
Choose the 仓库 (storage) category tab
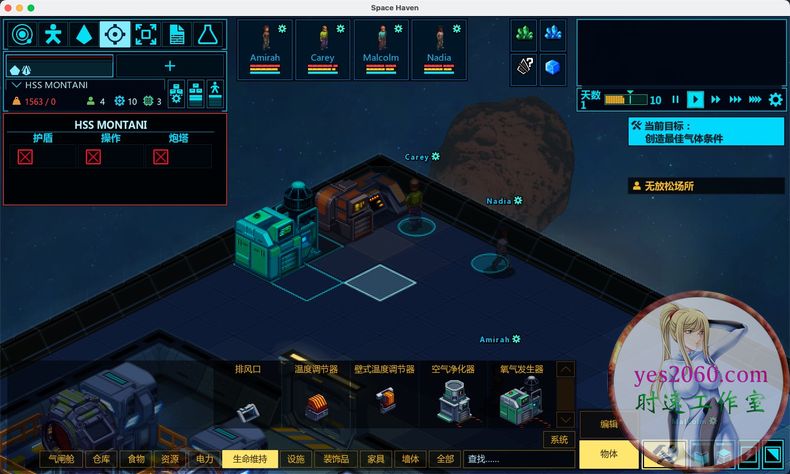coord(102,459)
